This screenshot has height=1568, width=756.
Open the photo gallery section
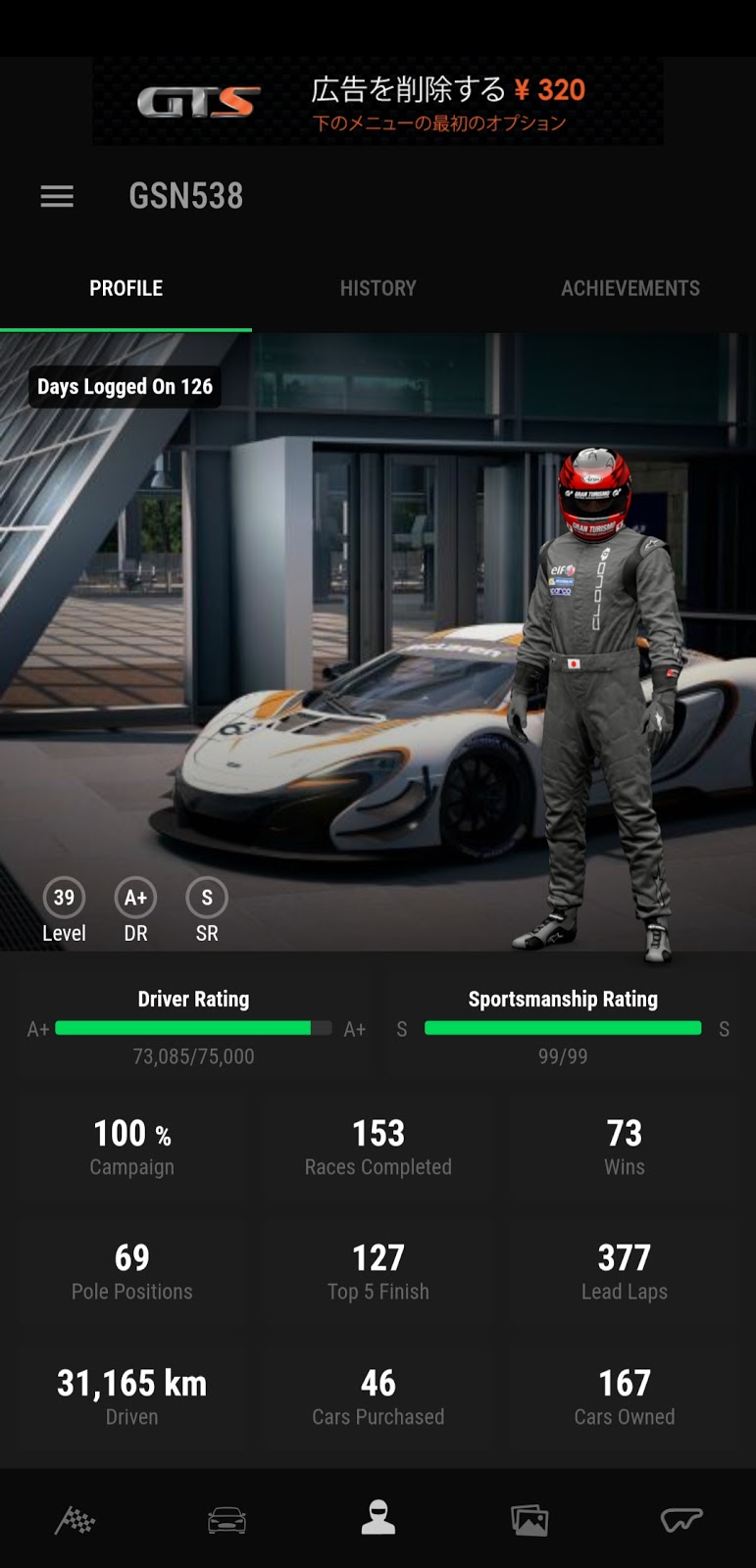tap(529, 1520)
